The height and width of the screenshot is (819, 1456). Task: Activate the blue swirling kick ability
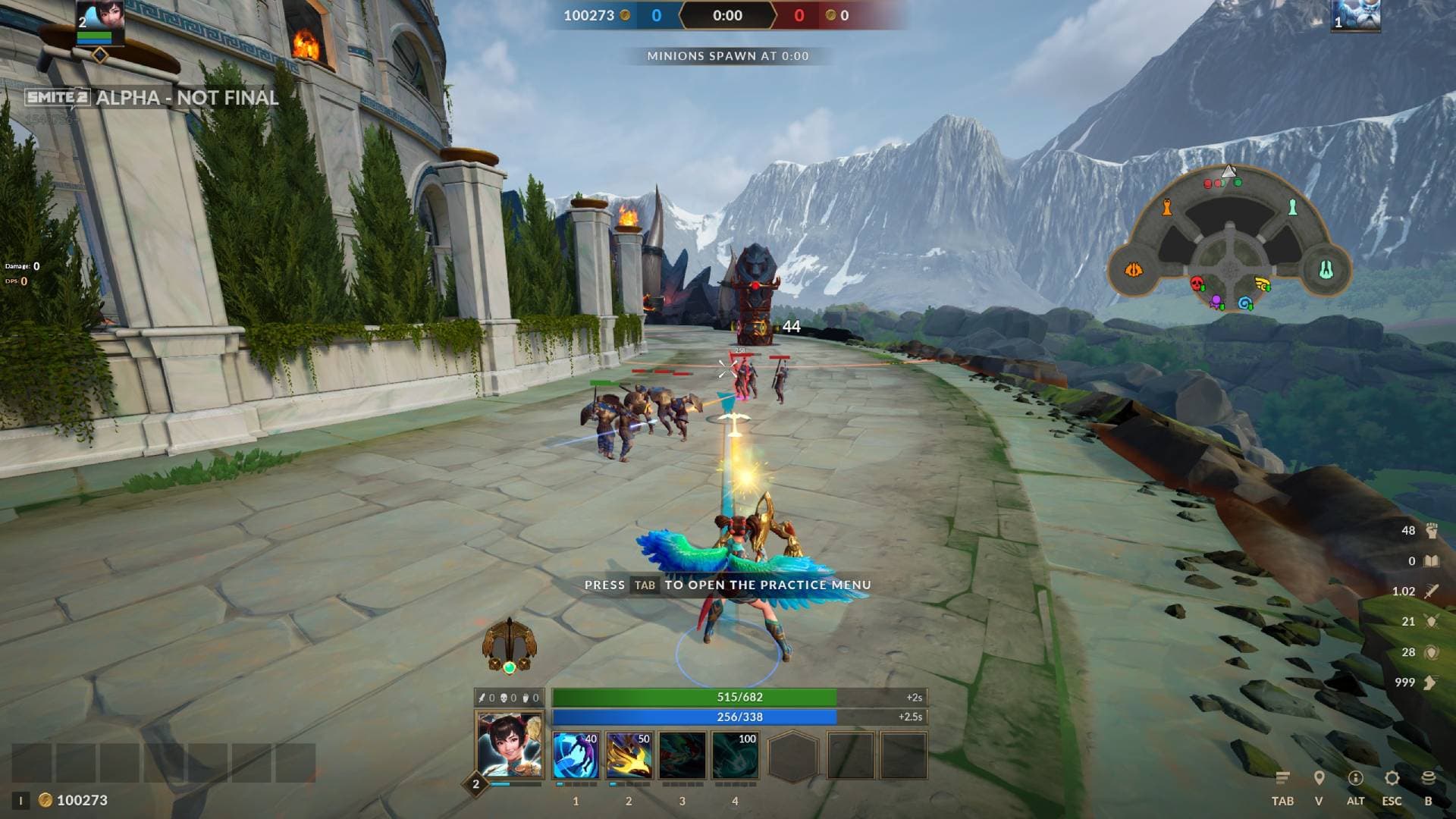[x=576, y=755]
